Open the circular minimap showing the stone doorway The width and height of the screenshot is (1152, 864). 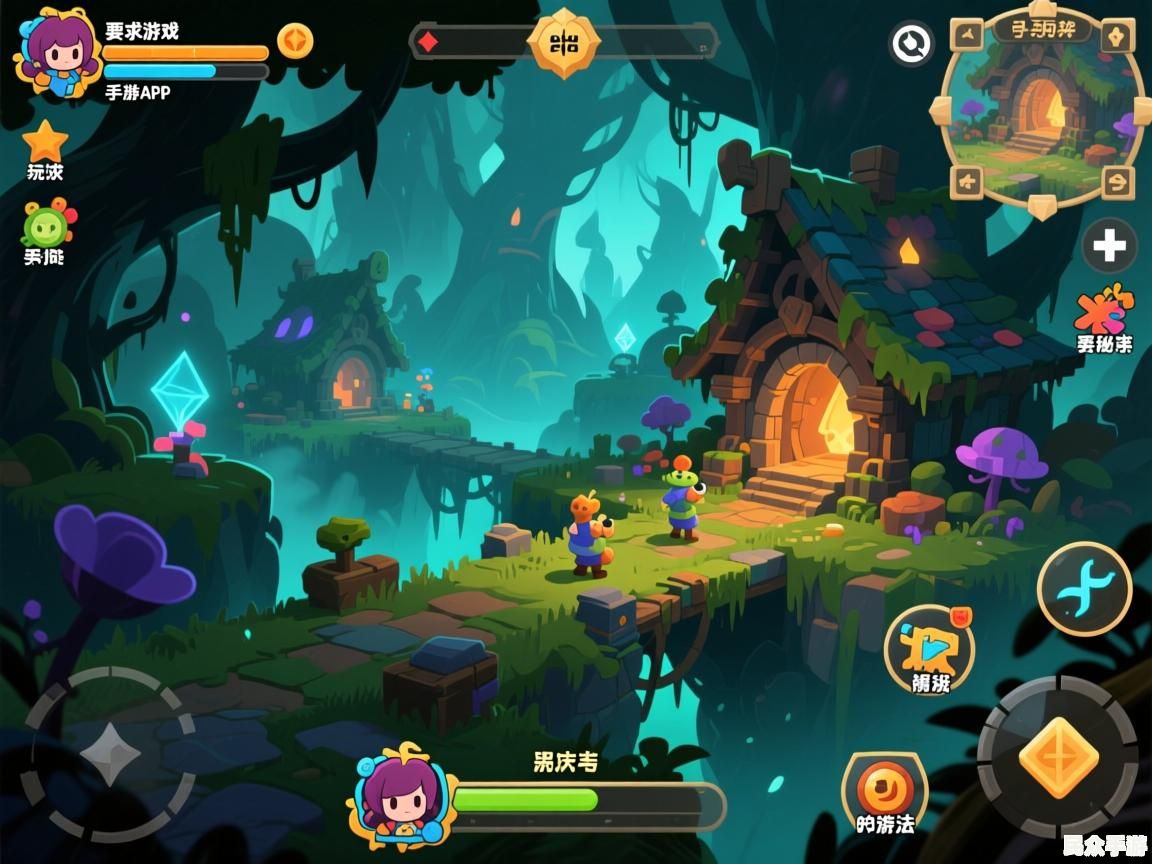[1042, 110]
